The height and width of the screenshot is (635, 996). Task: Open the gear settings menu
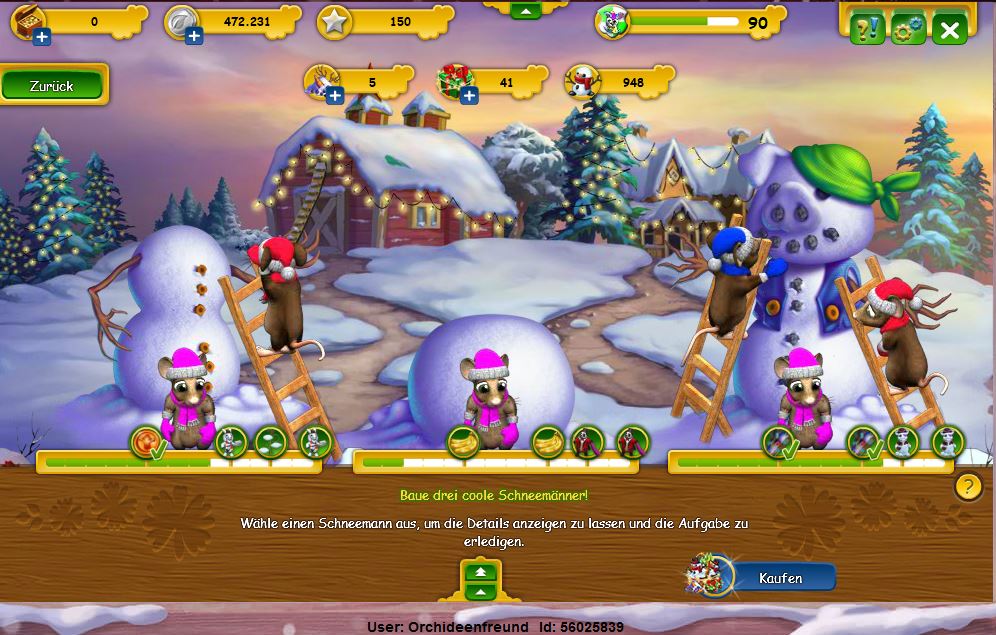[x=908, y=30]
